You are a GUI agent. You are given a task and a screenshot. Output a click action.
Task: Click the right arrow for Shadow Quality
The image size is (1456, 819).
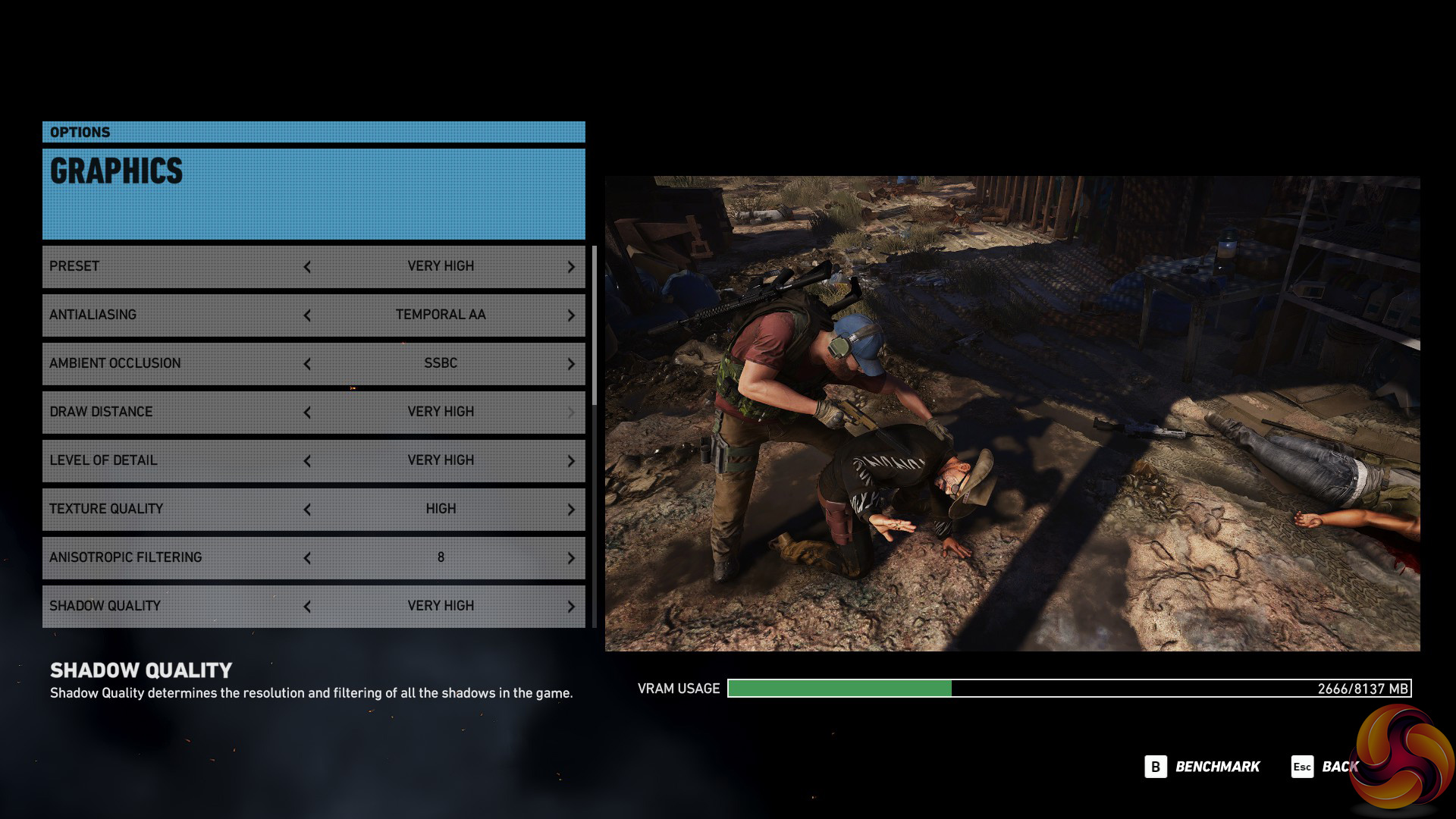point(571,607)
